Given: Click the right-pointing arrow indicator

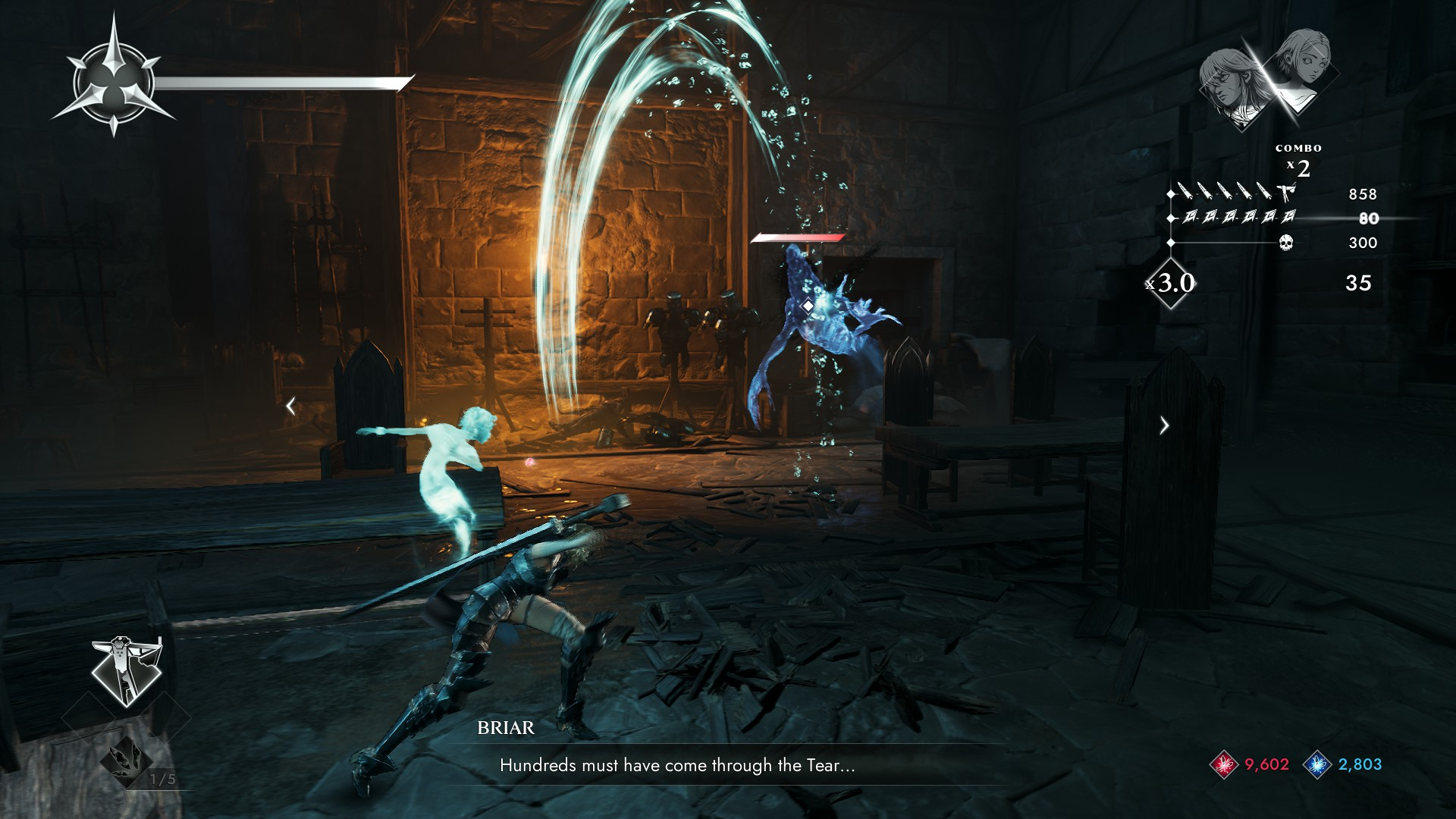Looking at the screenshot, I should pyautogui.click(x=1165, y=425).
